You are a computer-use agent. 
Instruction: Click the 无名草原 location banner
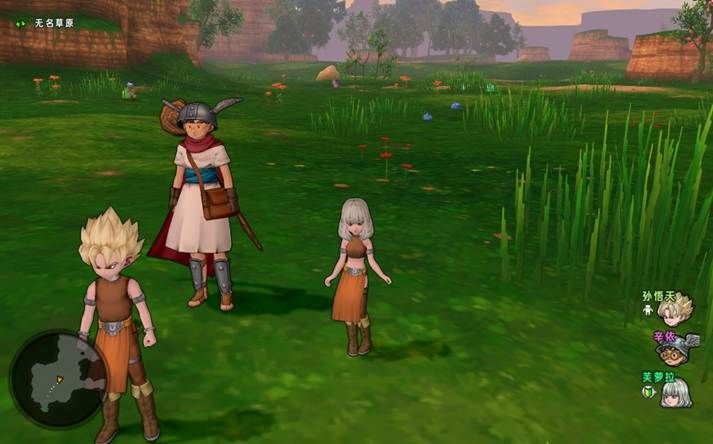[x=52, y=22]
